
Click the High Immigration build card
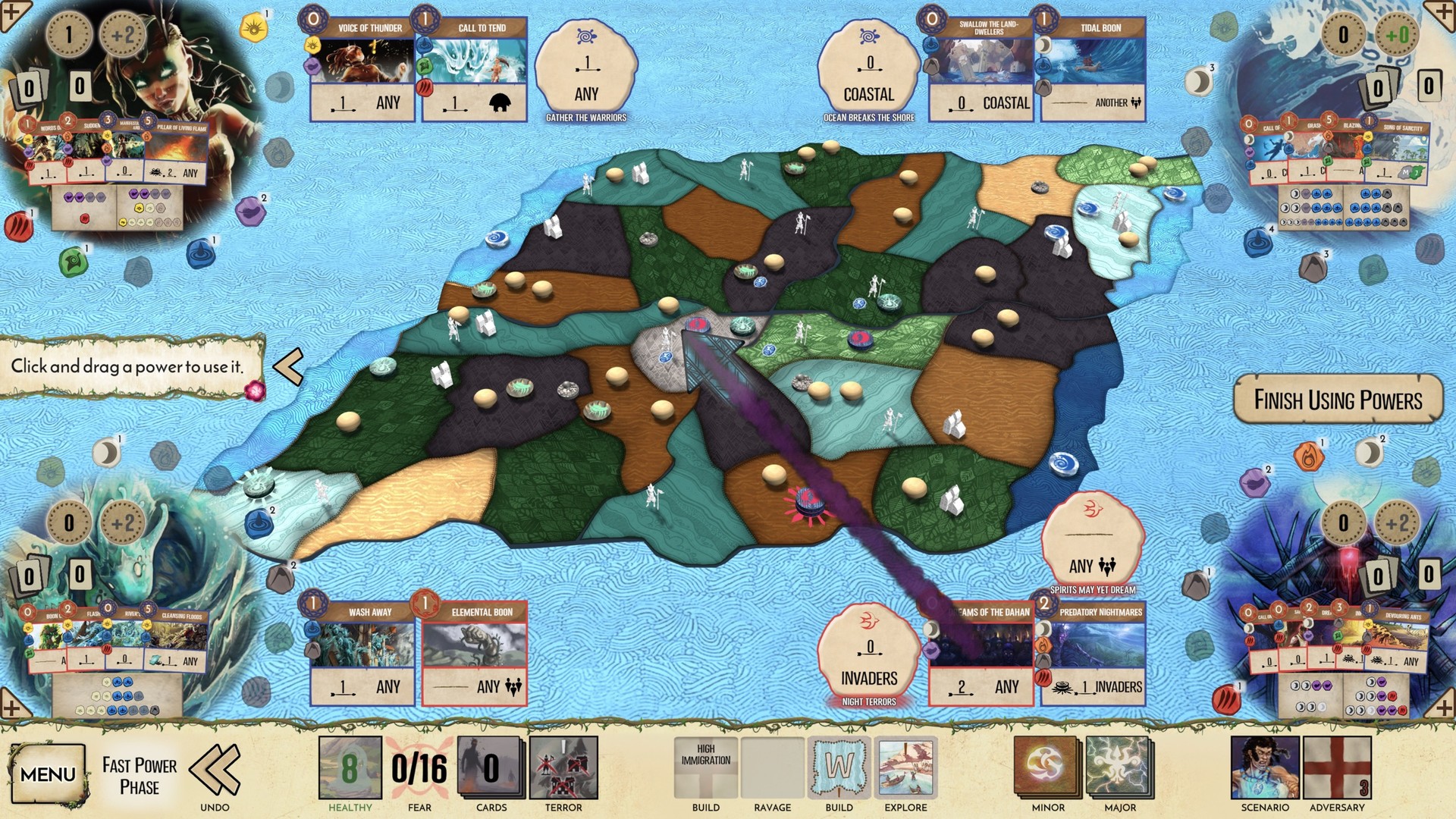[x=705, y=769]
